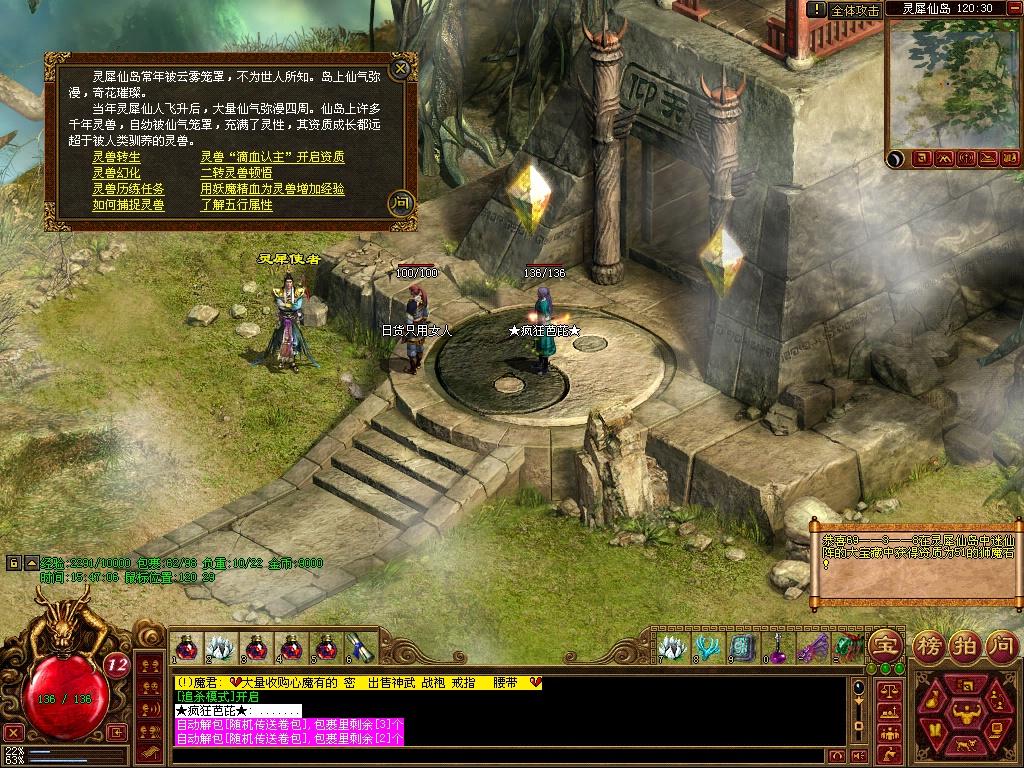Click the yellow exclamation mark button
This screenshot has width=1024, height=768.
[818, 9]
